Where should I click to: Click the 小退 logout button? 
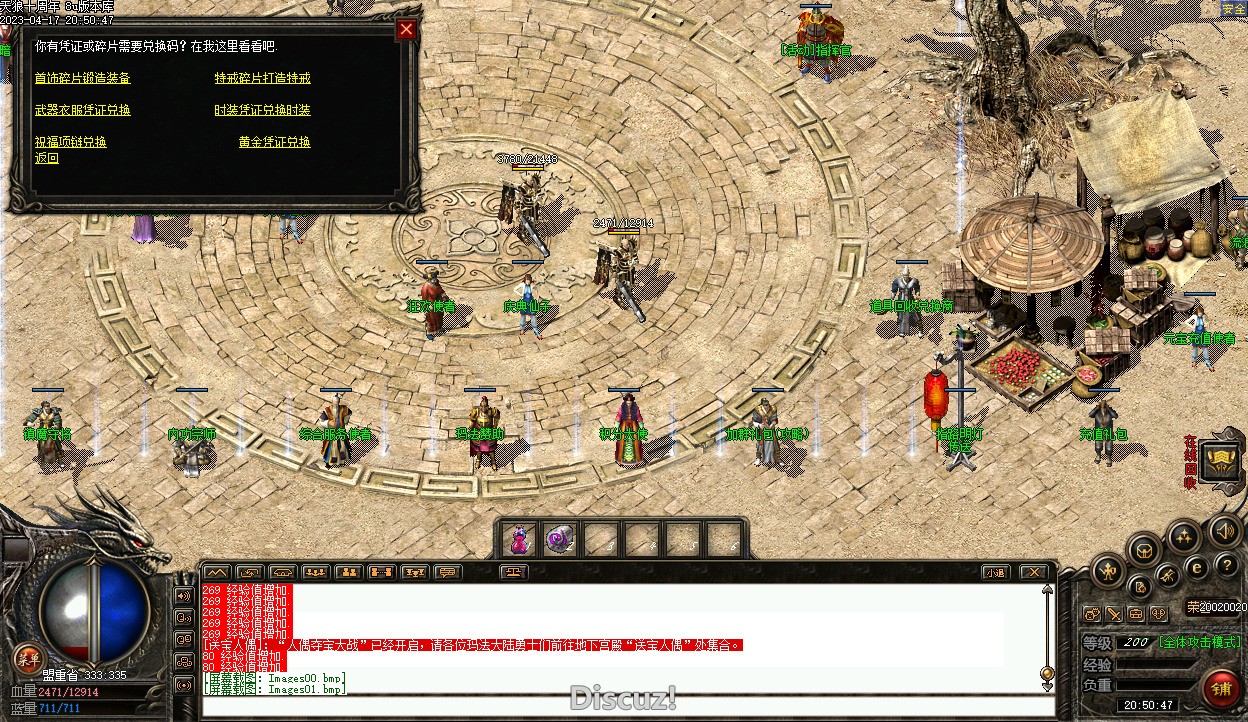tap(994, 573)
